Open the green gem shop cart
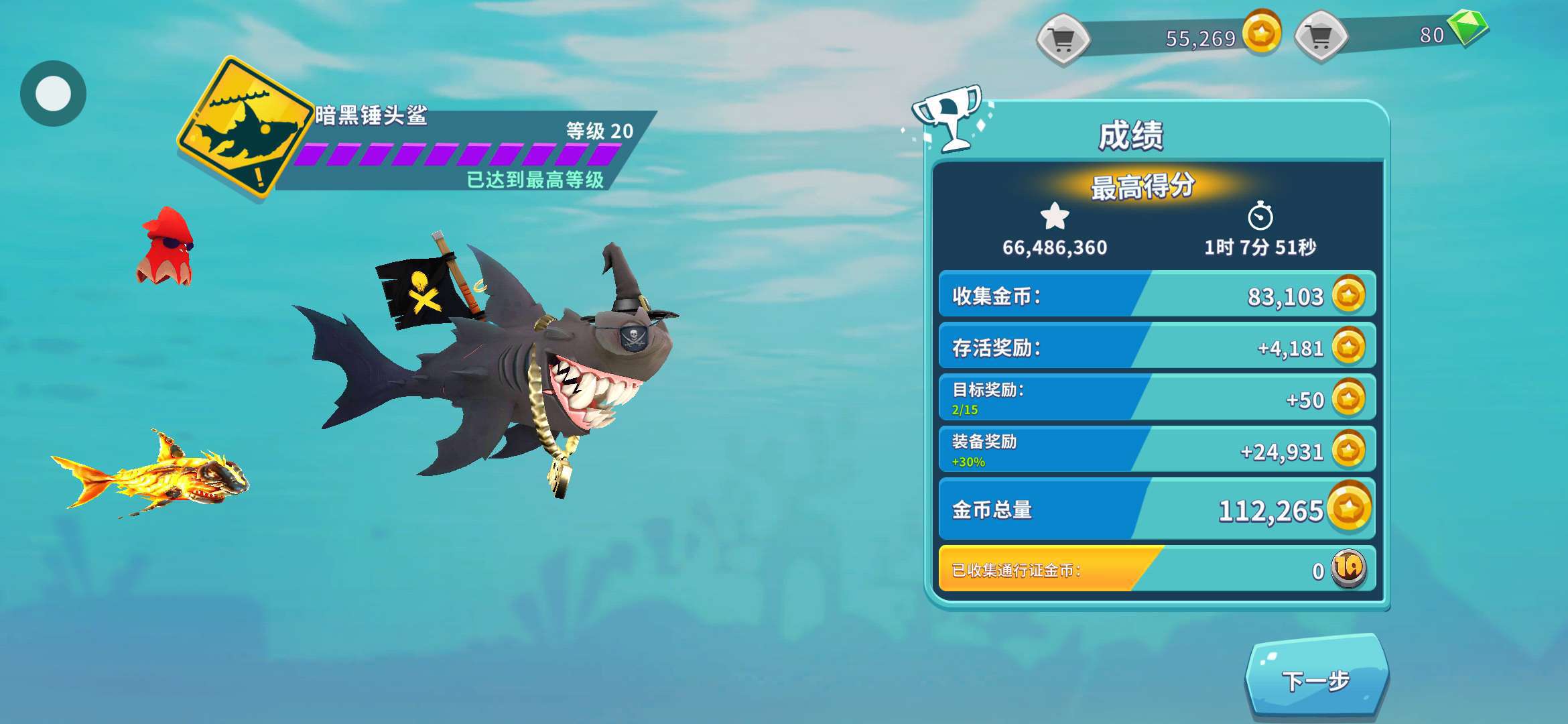The width and height of the screenshot is (1568, 724). pos(1321,37)
